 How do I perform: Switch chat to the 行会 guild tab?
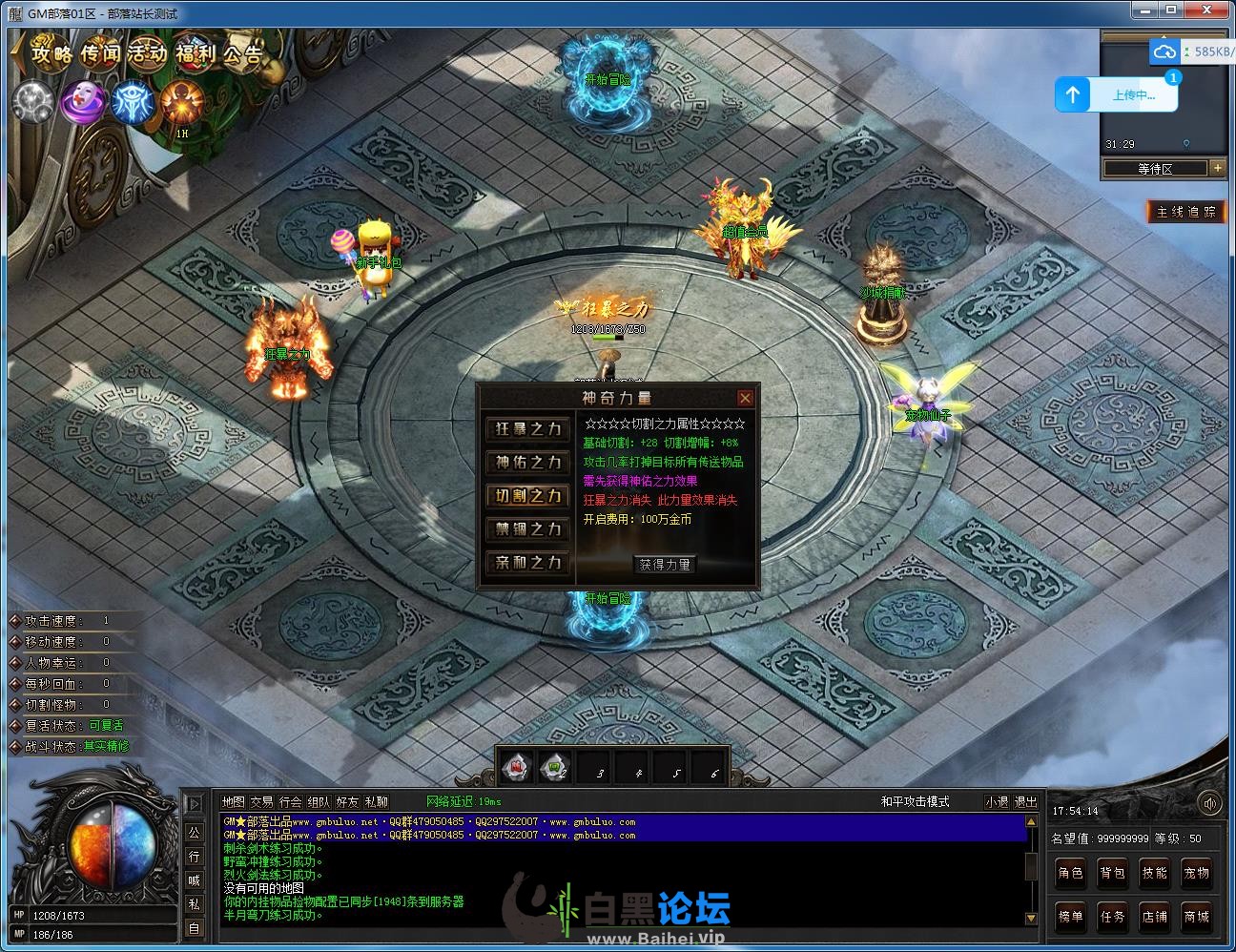(x=291, y=802)
